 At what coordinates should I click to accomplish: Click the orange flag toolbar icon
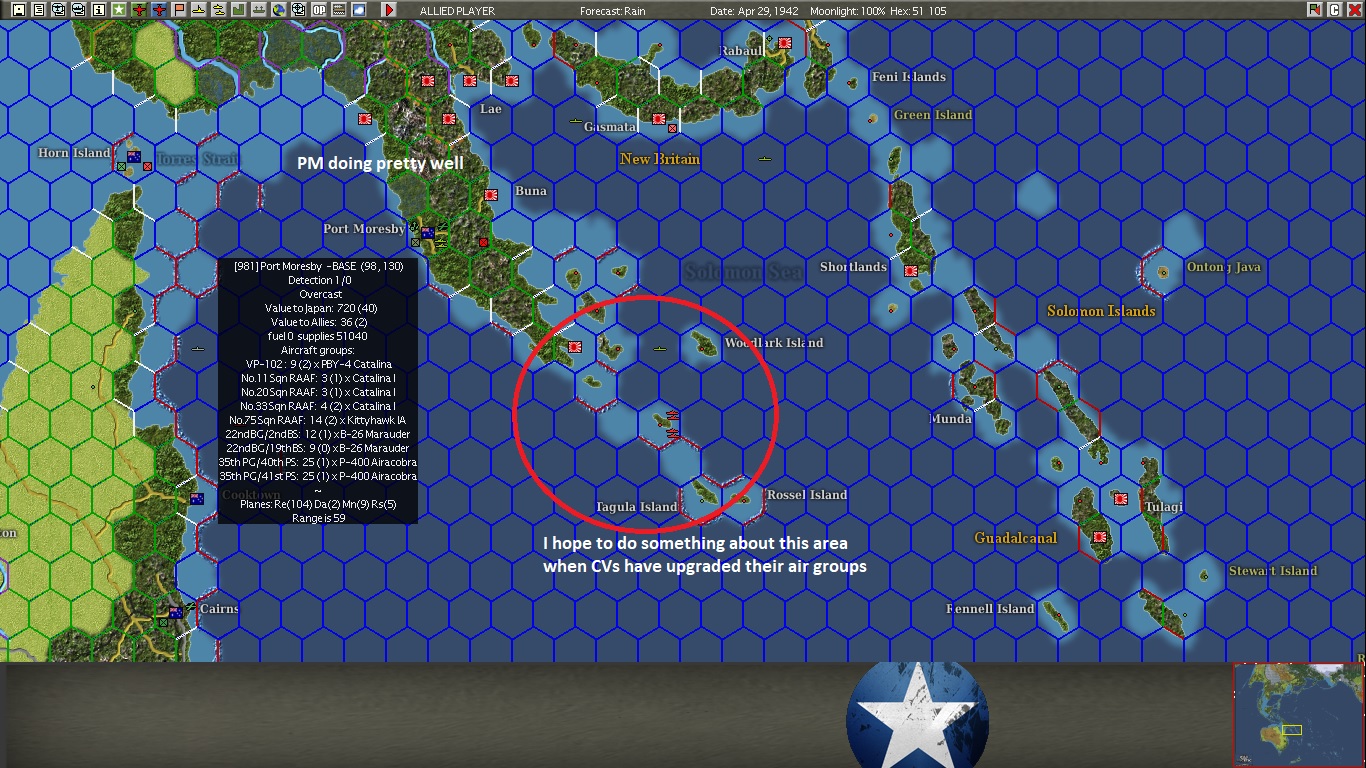pos(178,10)
